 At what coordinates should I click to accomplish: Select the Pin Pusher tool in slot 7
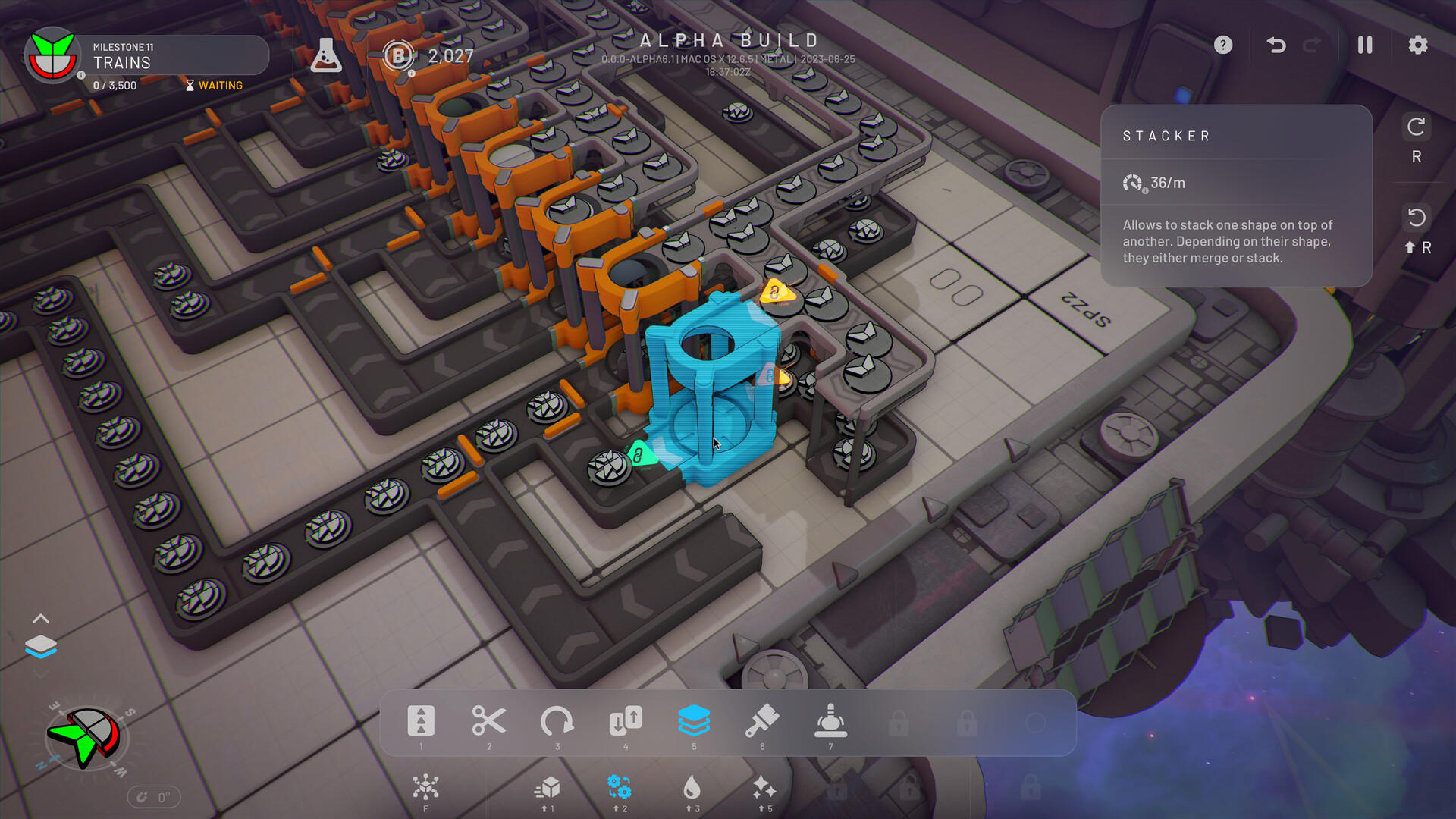(x=830, y=720)
